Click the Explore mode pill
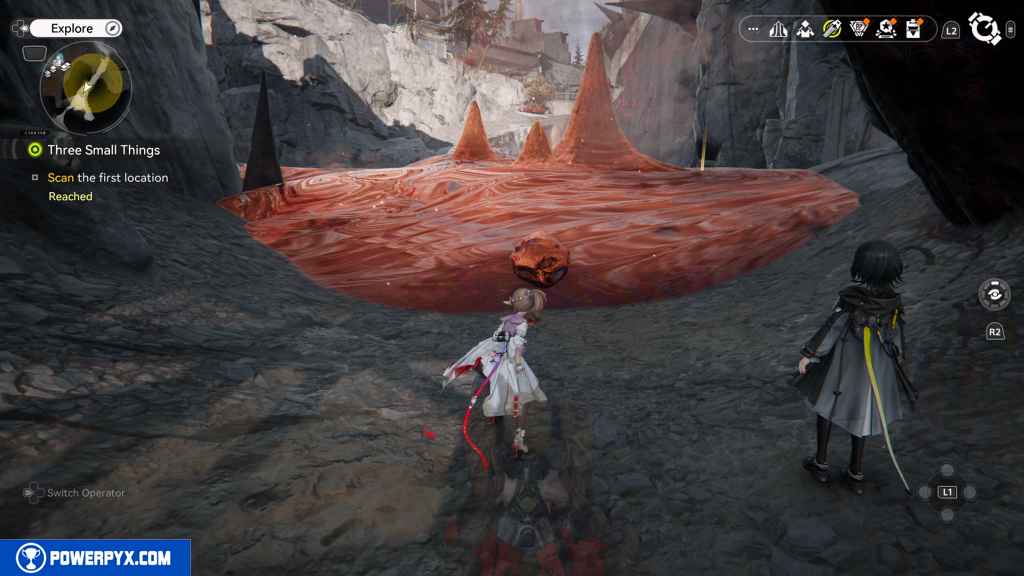Image resolution: width=1024 pixels, height=576 pixels. click(73, 29)
